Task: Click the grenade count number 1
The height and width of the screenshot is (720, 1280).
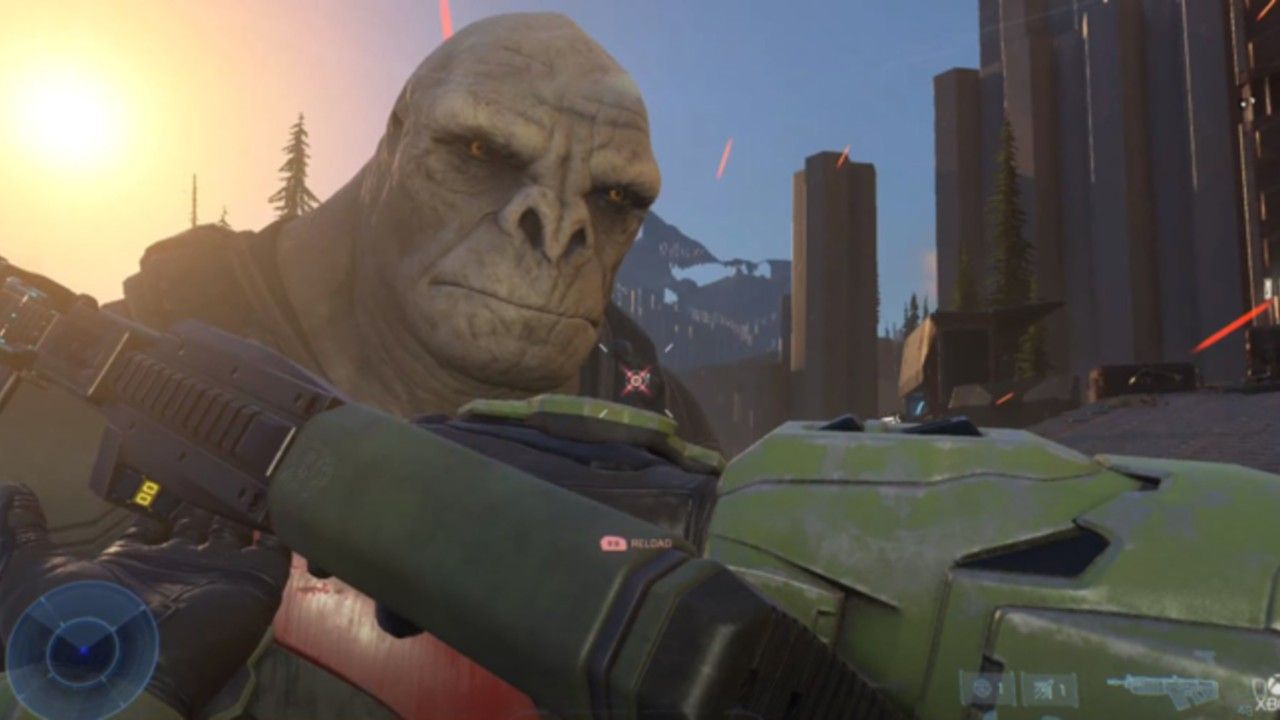Action: 1000,687
